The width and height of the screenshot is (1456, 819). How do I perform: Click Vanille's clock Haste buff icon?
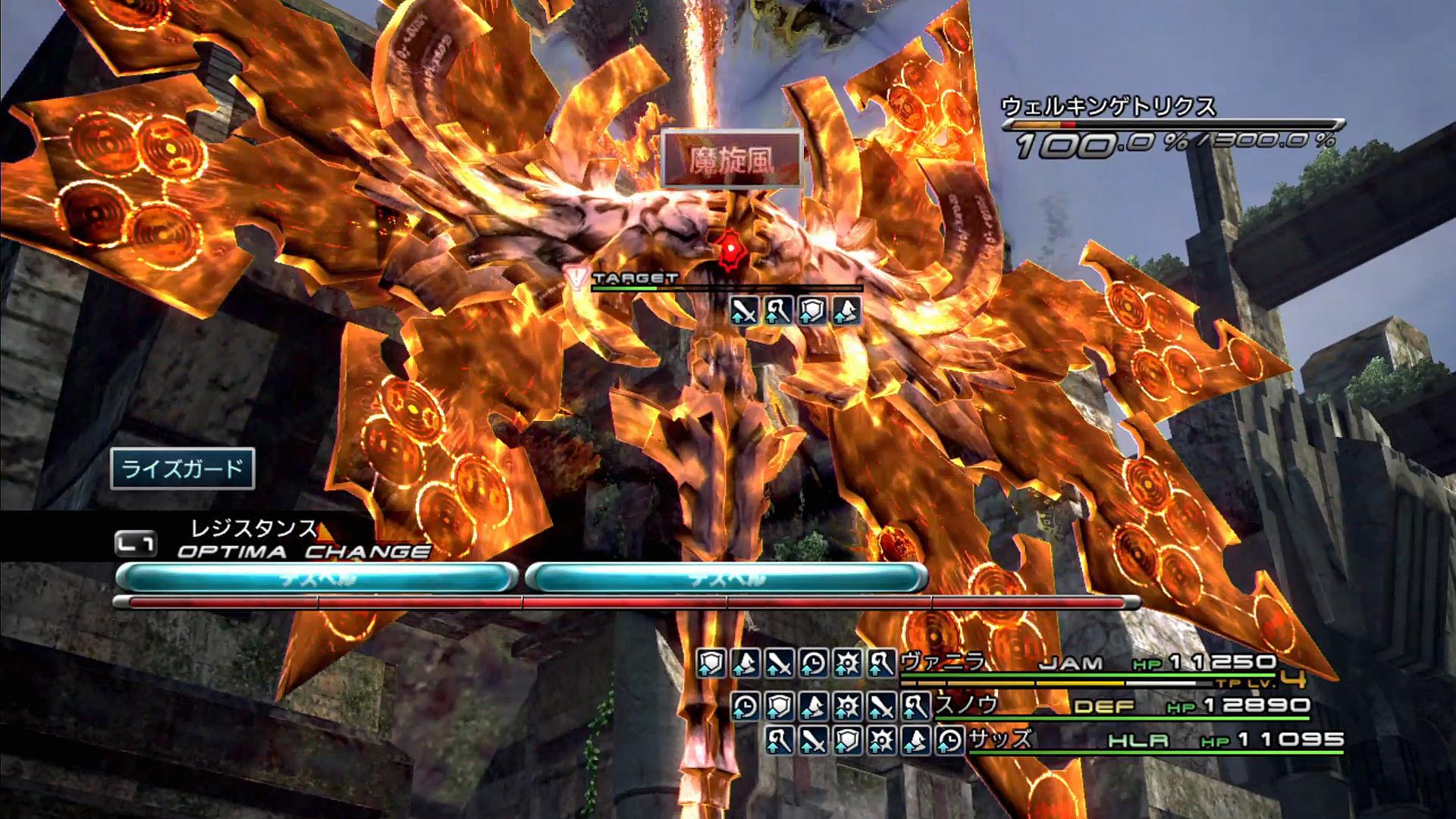(813, 664)
